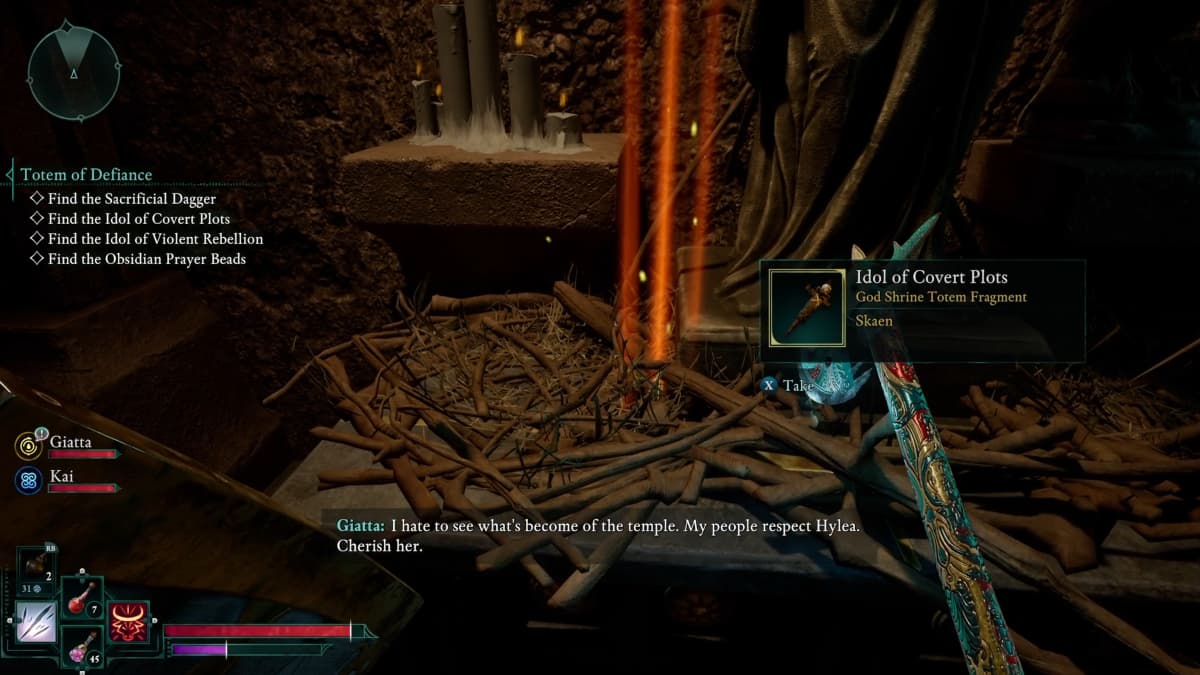Open the Totem of Defiance quest tracker
This screenshot has height=675, width=1200.
click(x=87, y=175)
